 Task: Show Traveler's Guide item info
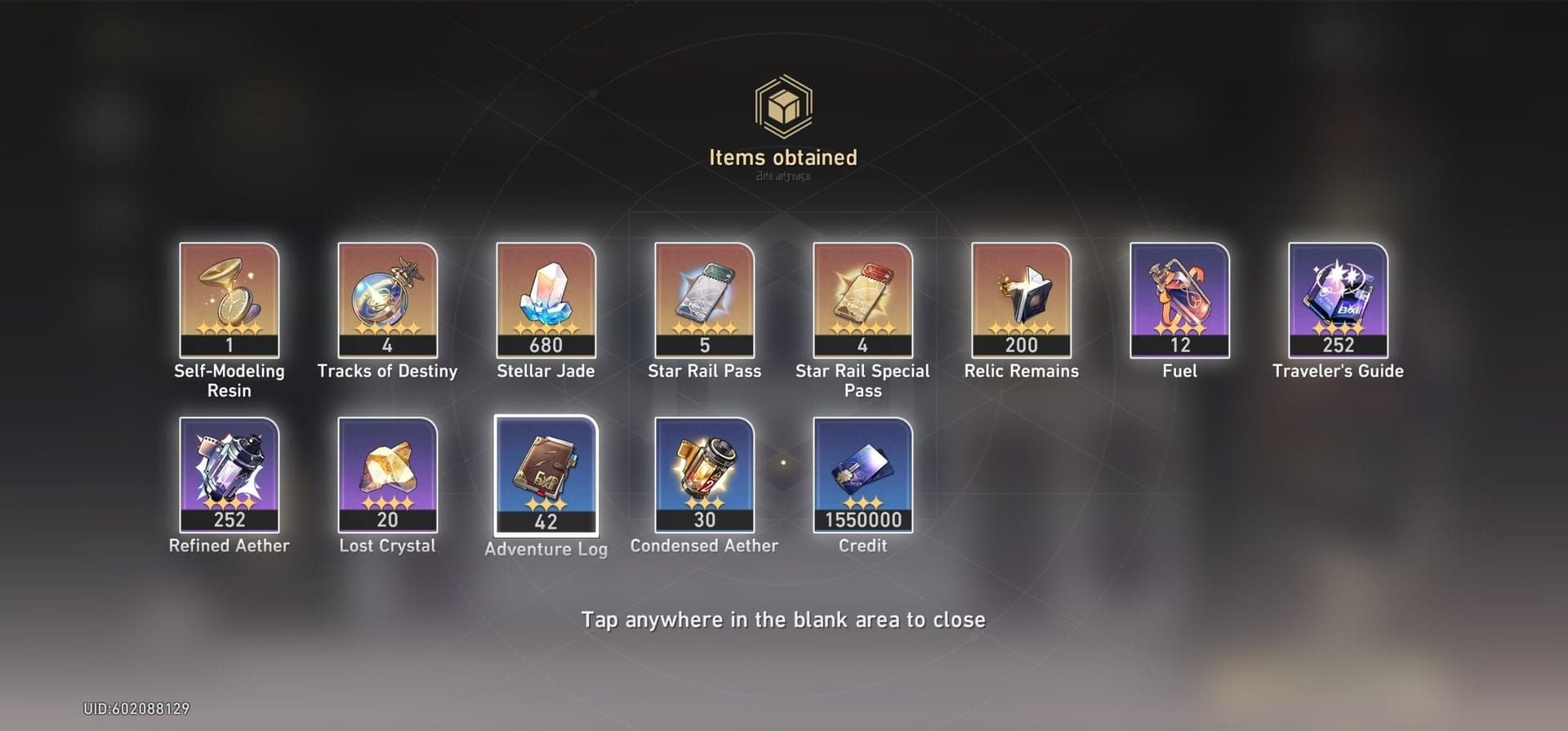[x=1339, y=300]
